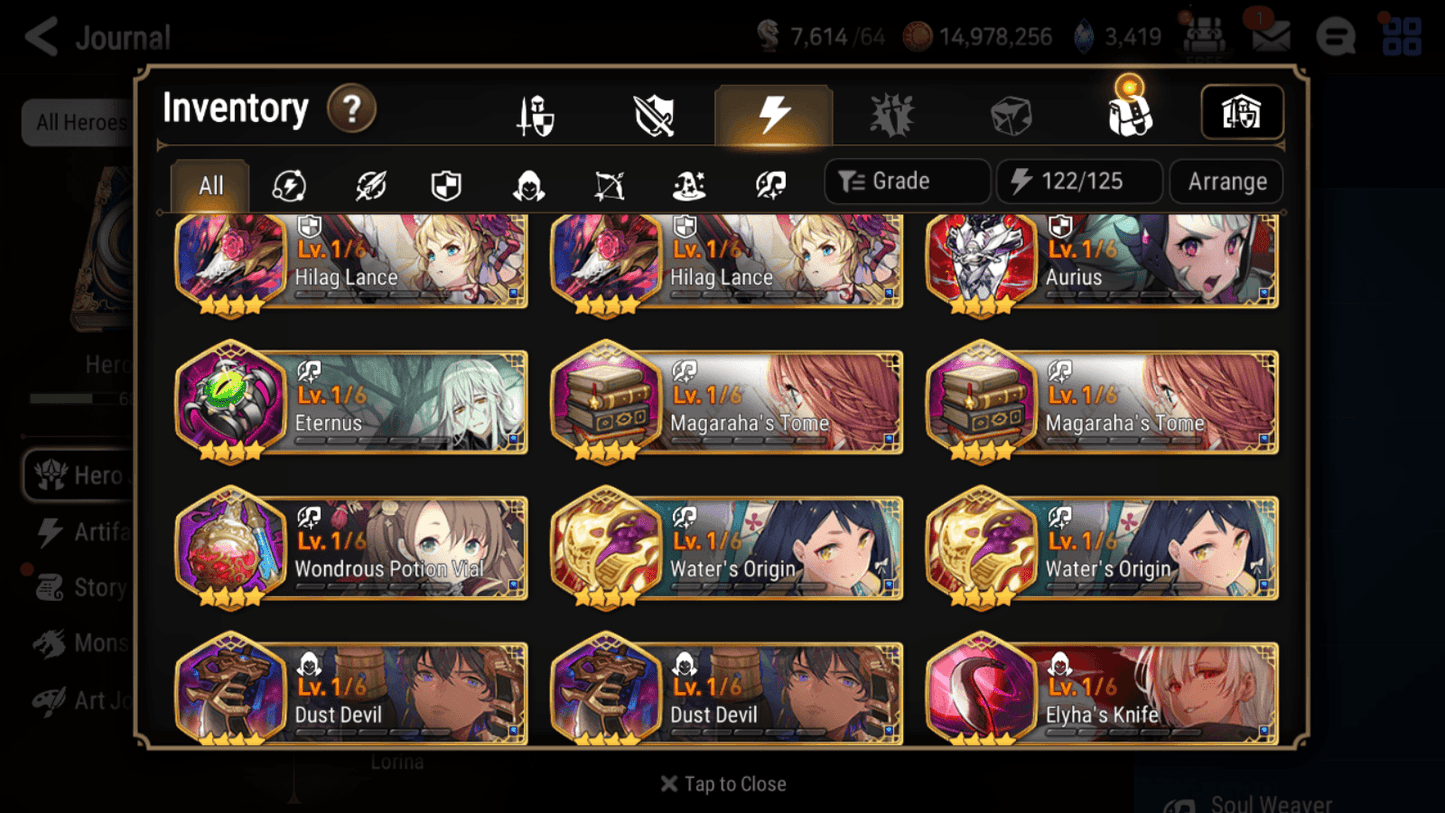The width and height of the screenshot is (1445, 813).
Task: Select the Knight shield filter icon
Action: pos(446,182)
